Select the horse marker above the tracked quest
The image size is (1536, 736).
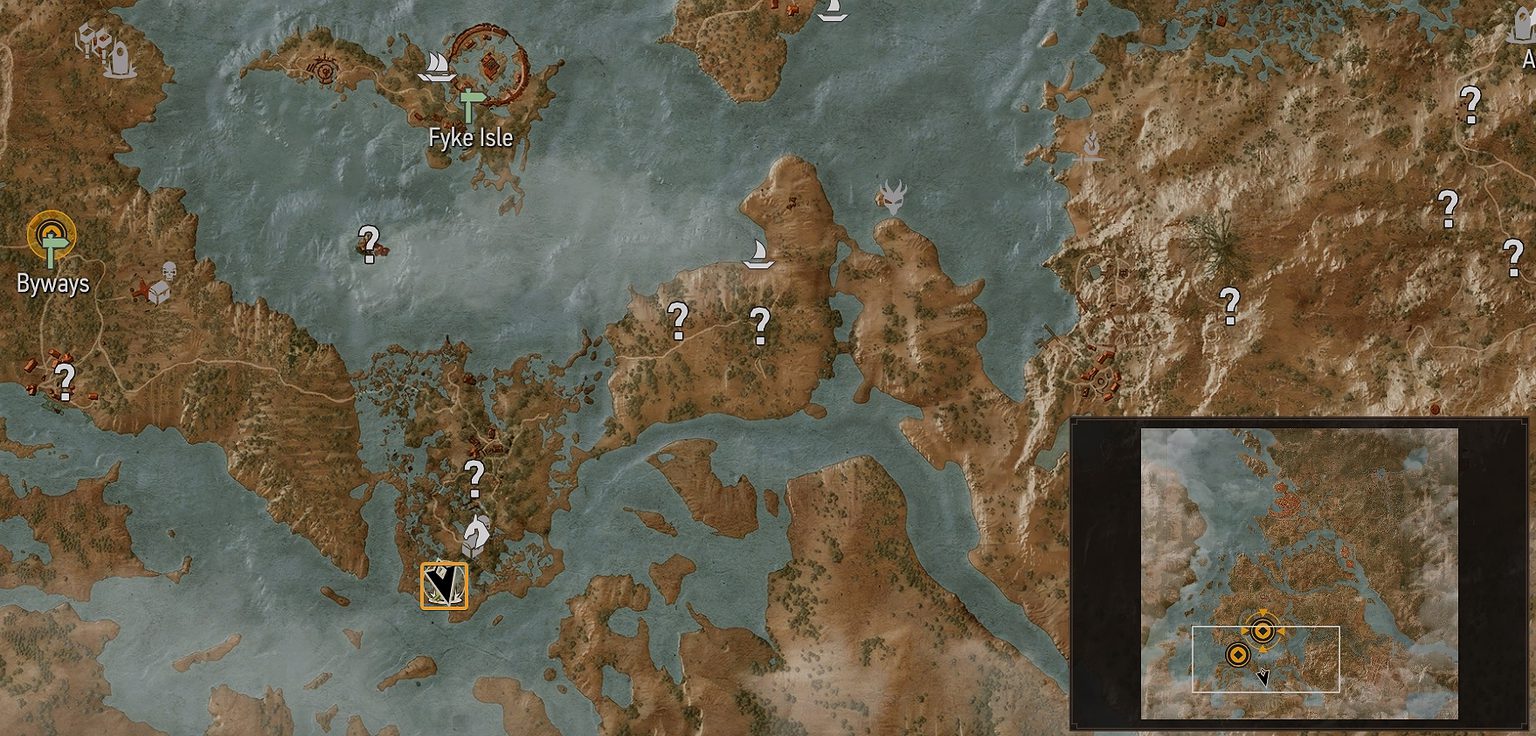[477, 531]
